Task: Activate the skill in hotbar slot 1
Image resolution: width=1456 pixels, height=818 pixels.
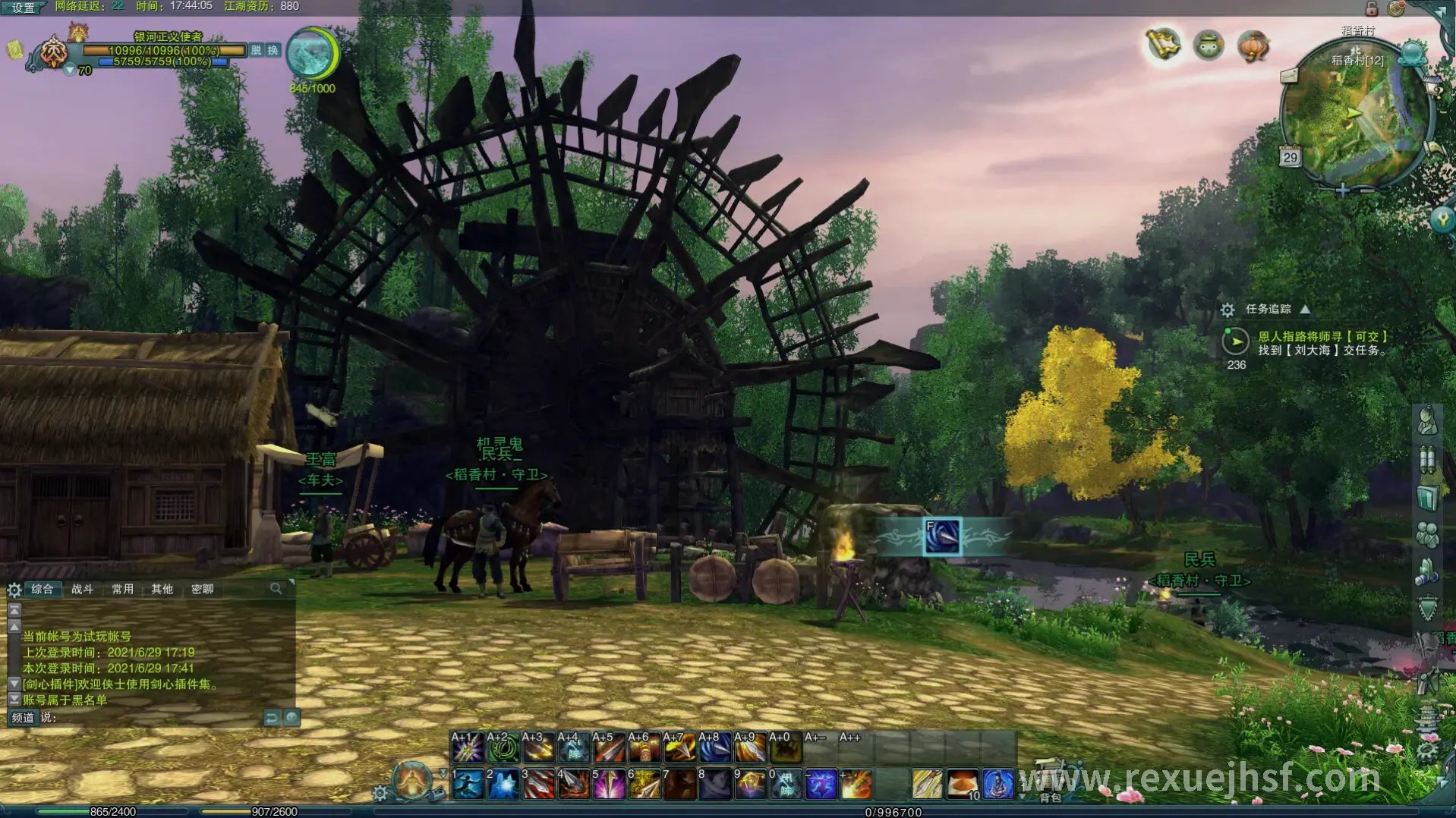Action: tap(468, 784)
